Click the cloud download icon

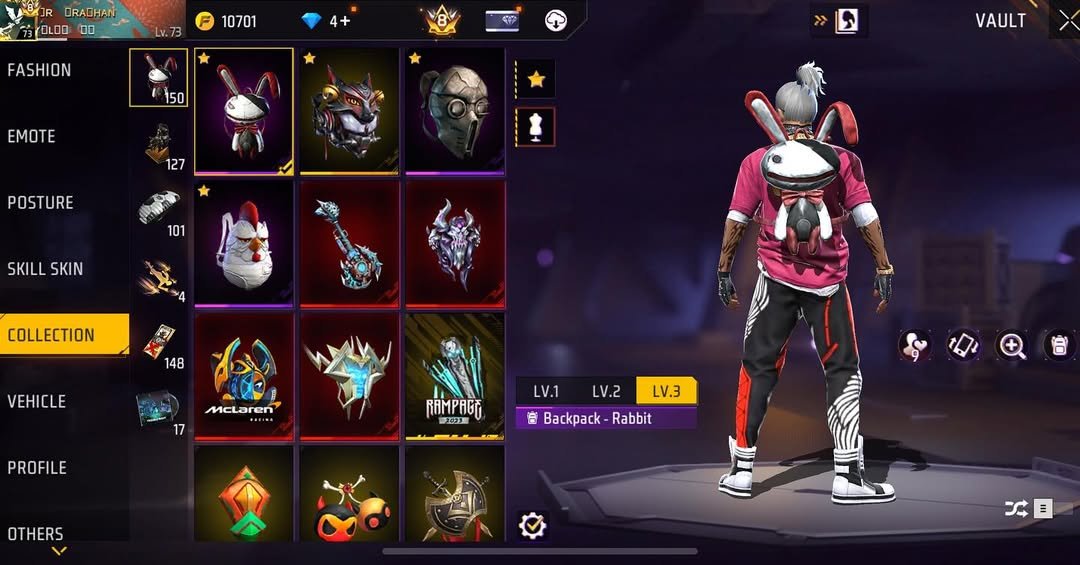point(556,21)
